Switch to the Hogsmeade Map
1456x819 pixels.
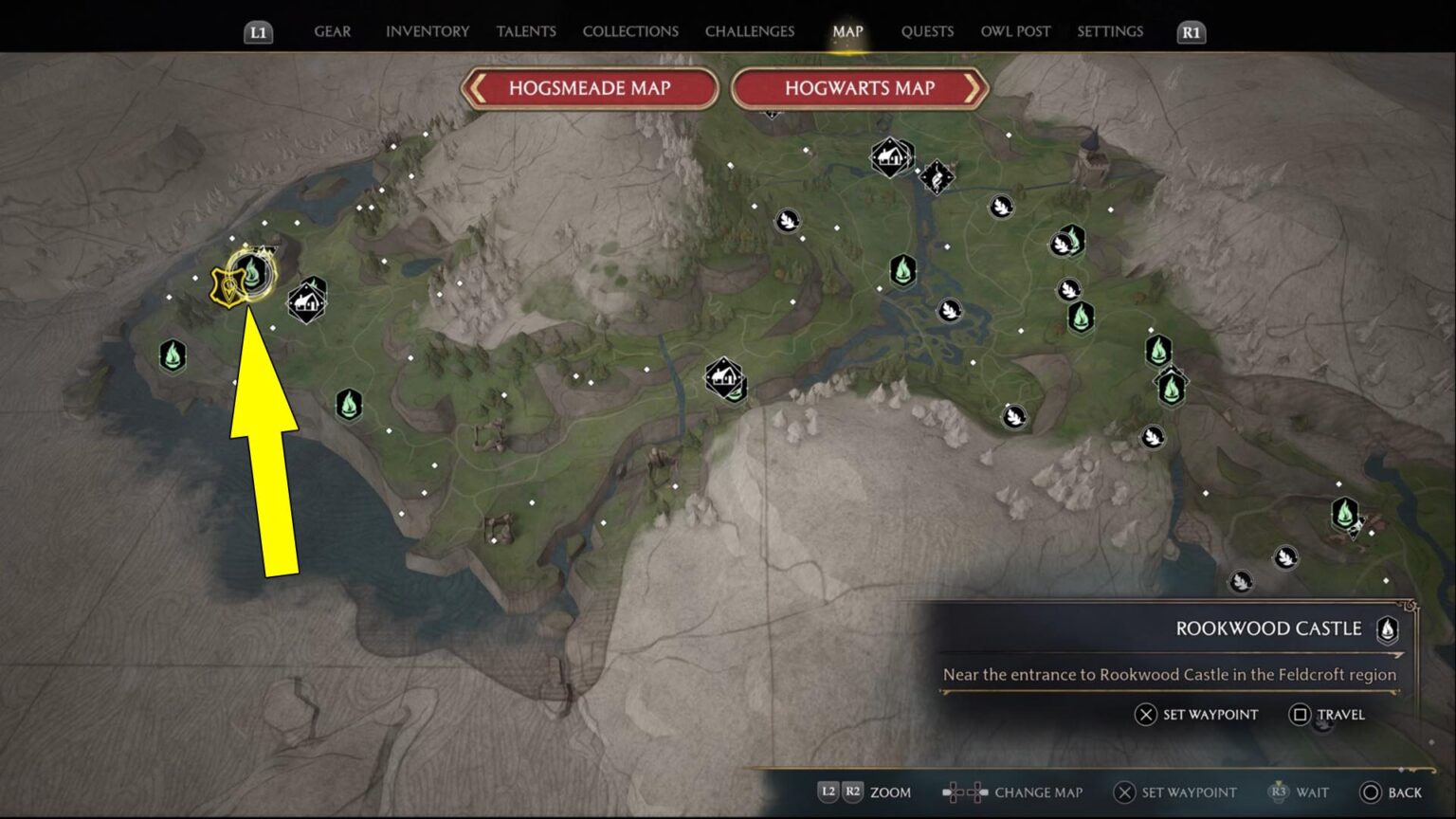[589, 88]
